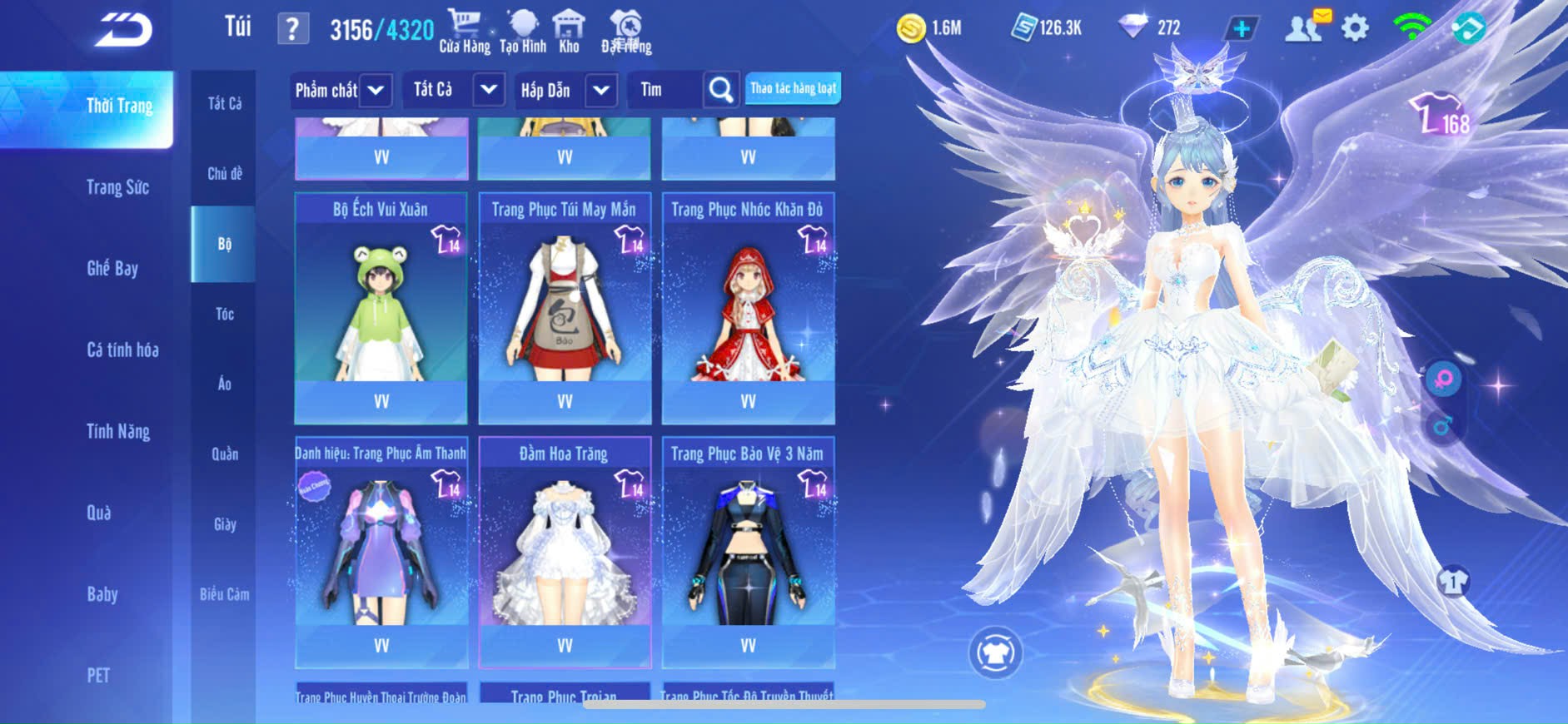Pick the Trang Phục Bảo Vệ 3 Năm outfit
This screenshot has width=1568, height=724.
click(x=748, y=552)
